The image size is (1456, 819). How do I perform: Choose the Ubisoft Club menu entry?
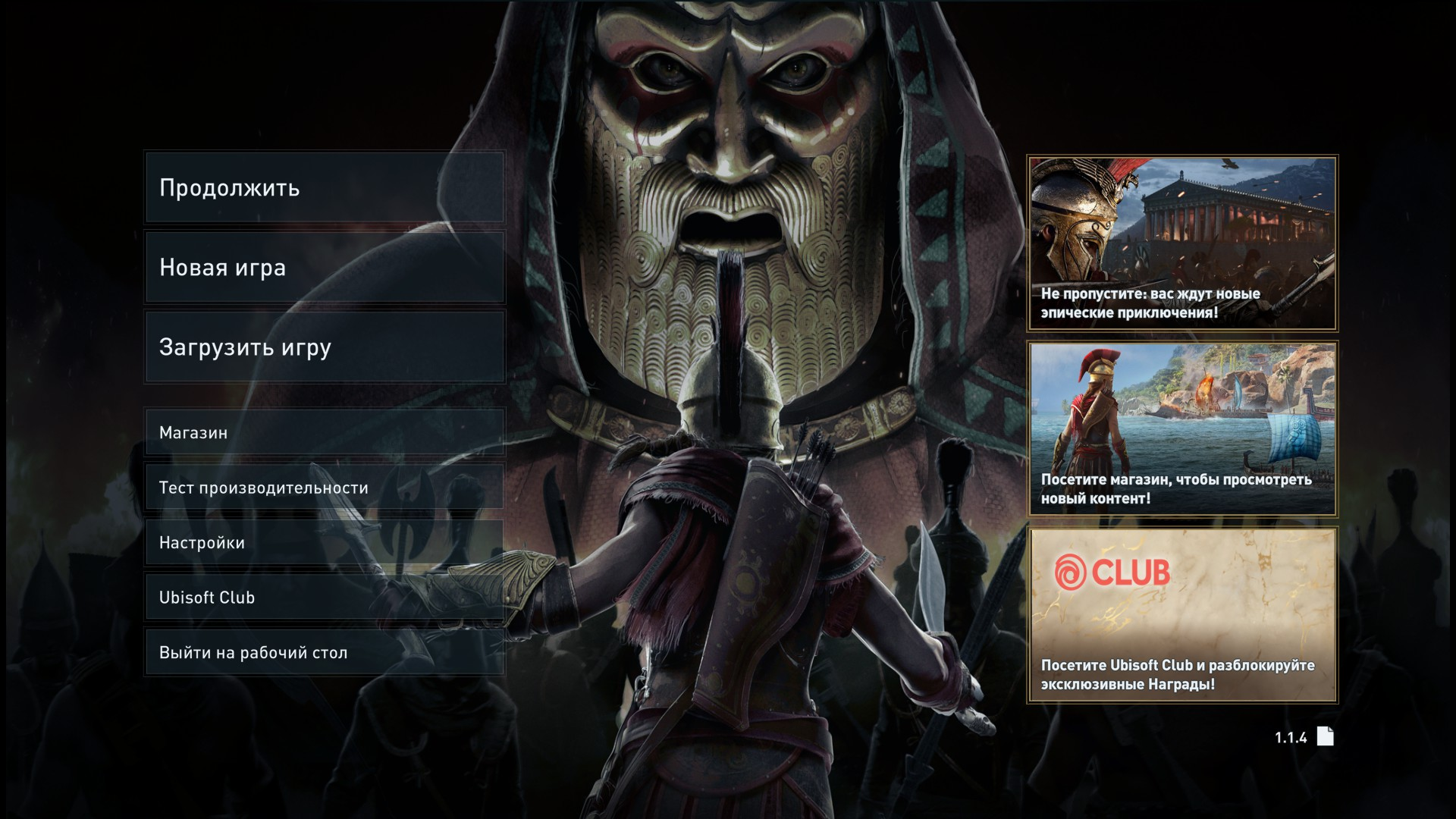coord(325,597)
